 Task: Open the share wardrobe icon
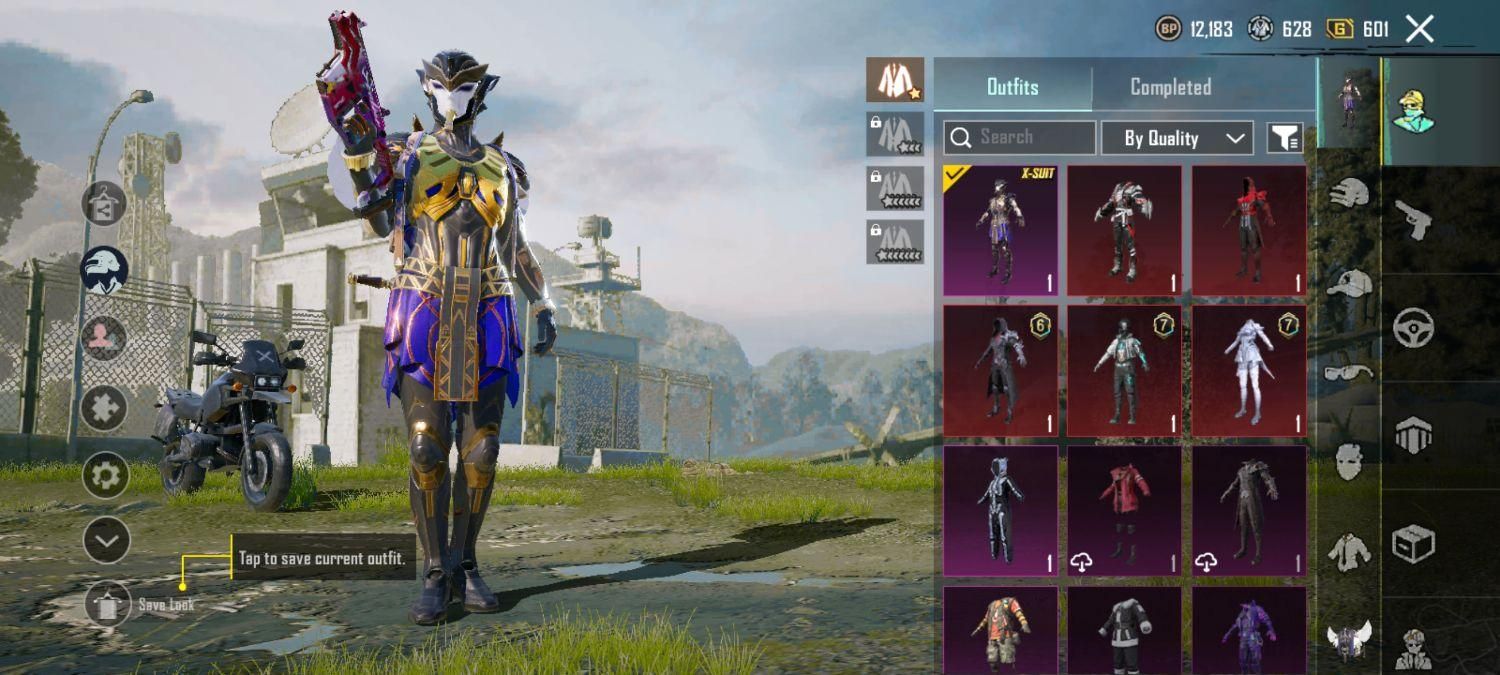tap(105, 204)
